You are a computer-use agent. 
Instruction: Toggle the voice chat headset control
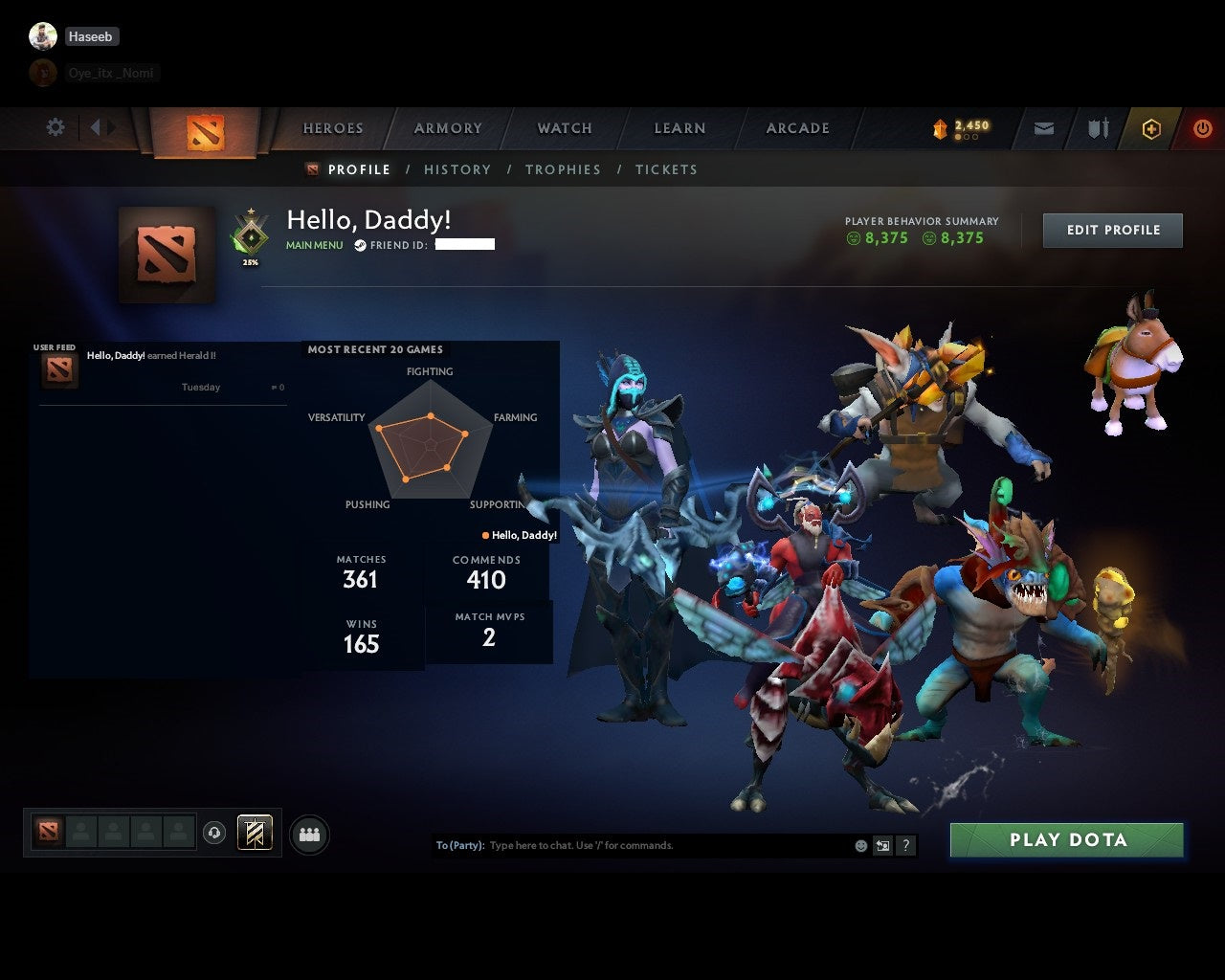(x=212, y=833)
